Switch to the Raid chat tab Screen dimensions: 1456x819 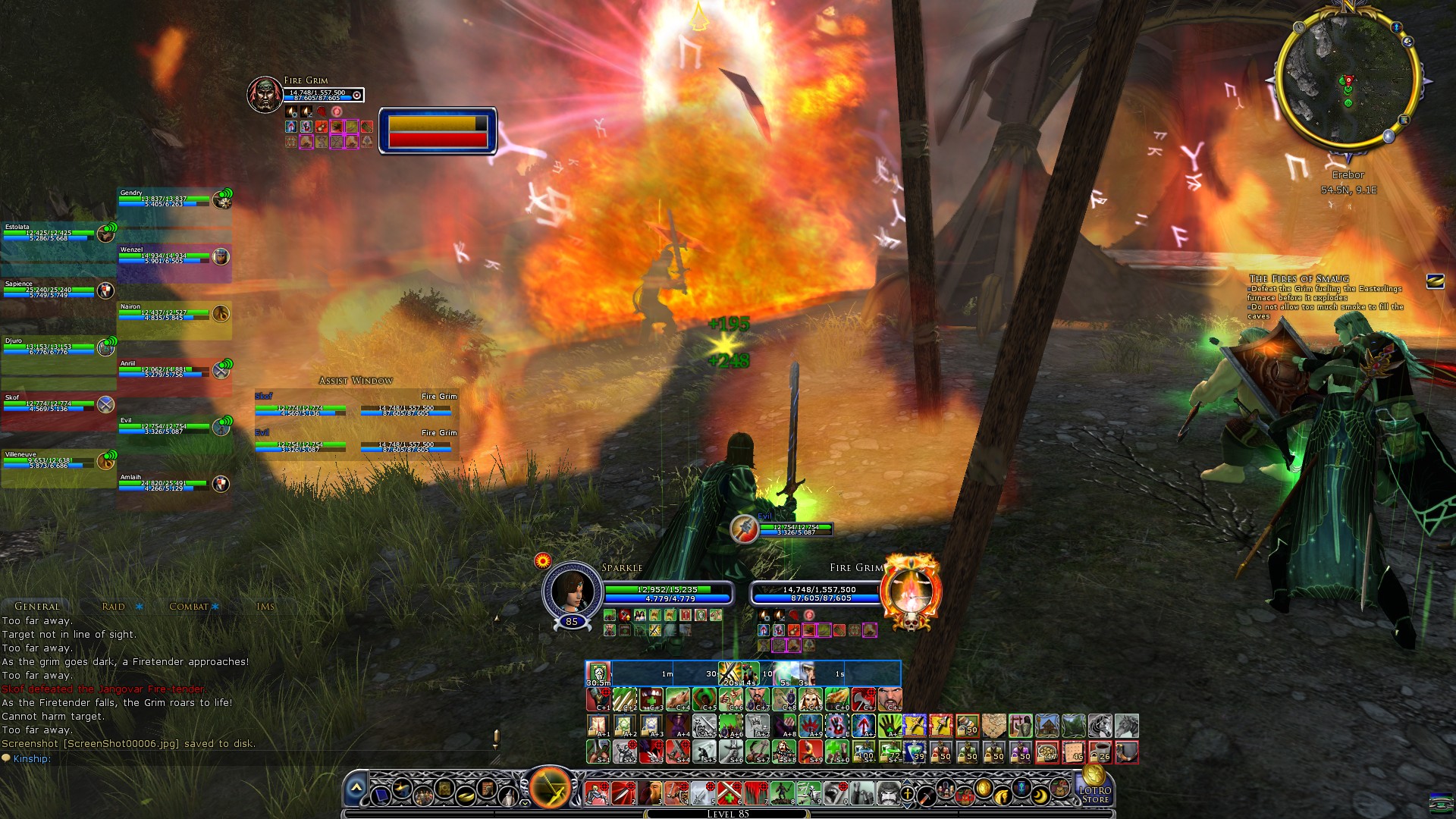coord(114,606)
